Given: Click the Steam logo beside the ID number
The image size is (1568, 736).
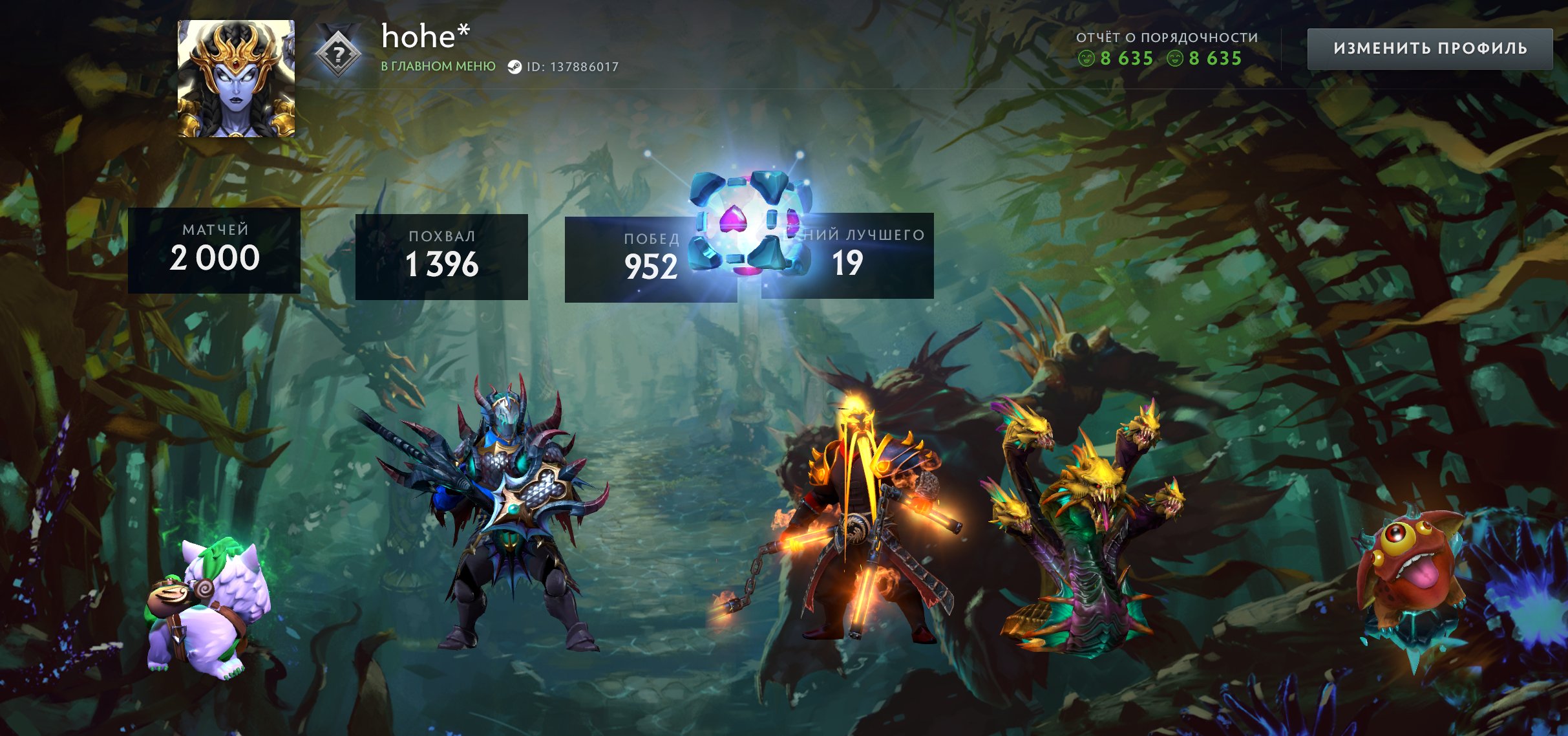Looking at the screenshot, I should click(515, 66).
